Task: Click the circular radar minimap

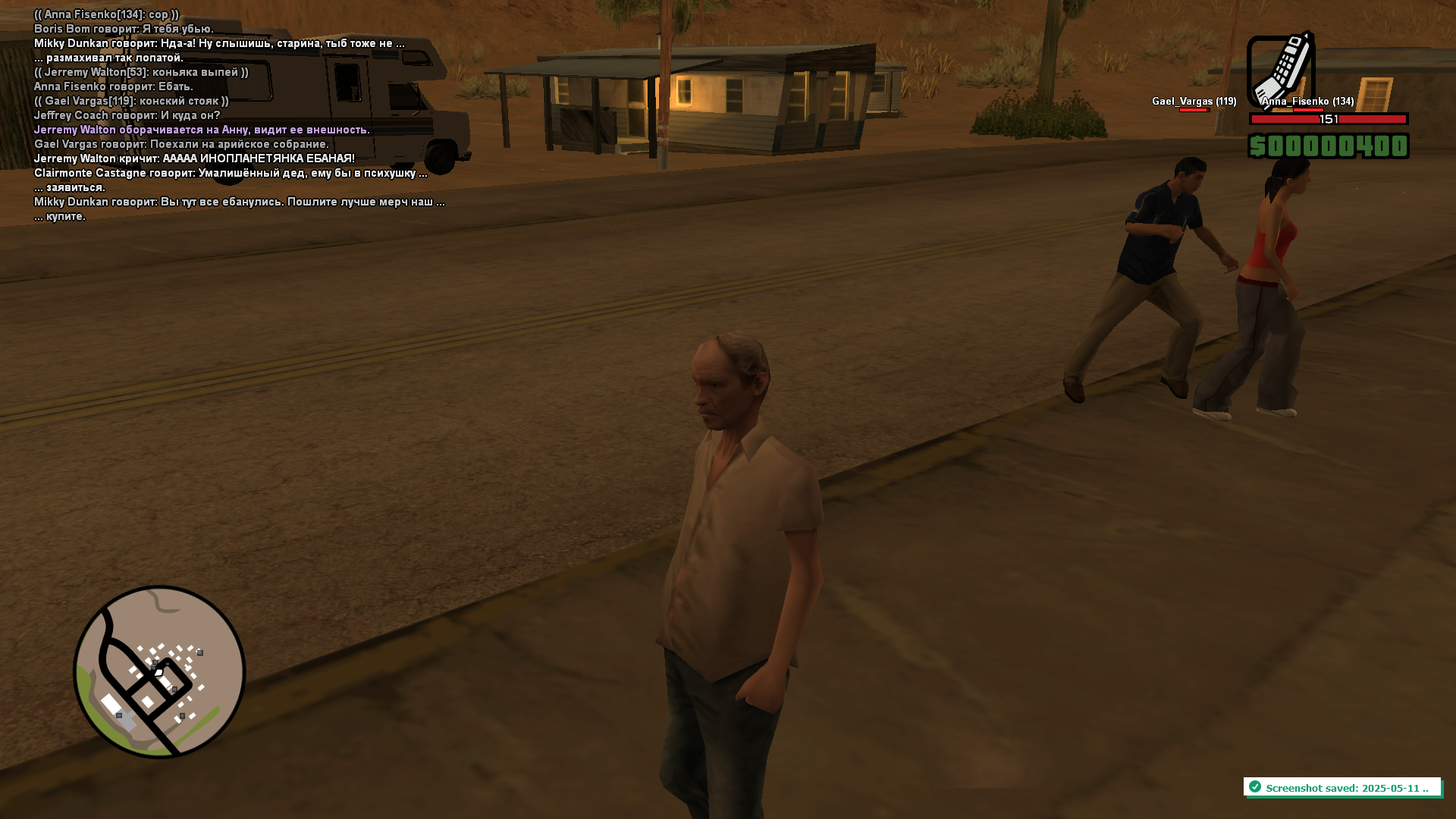Action: (x=159, y=672)
